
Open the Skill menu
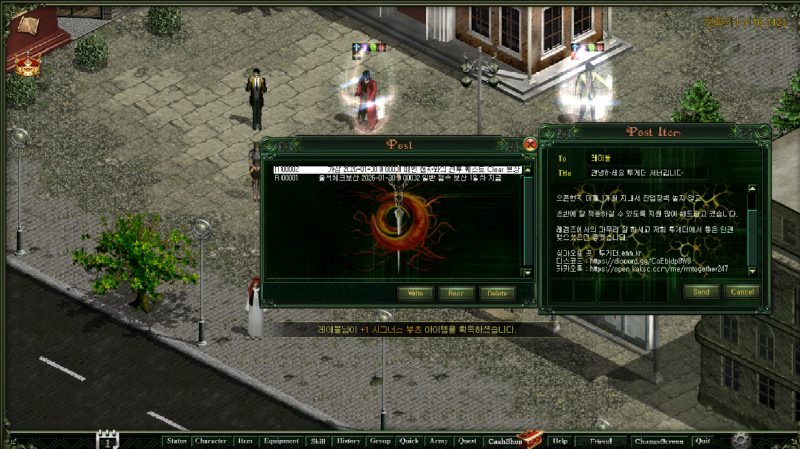coord(318,440)
